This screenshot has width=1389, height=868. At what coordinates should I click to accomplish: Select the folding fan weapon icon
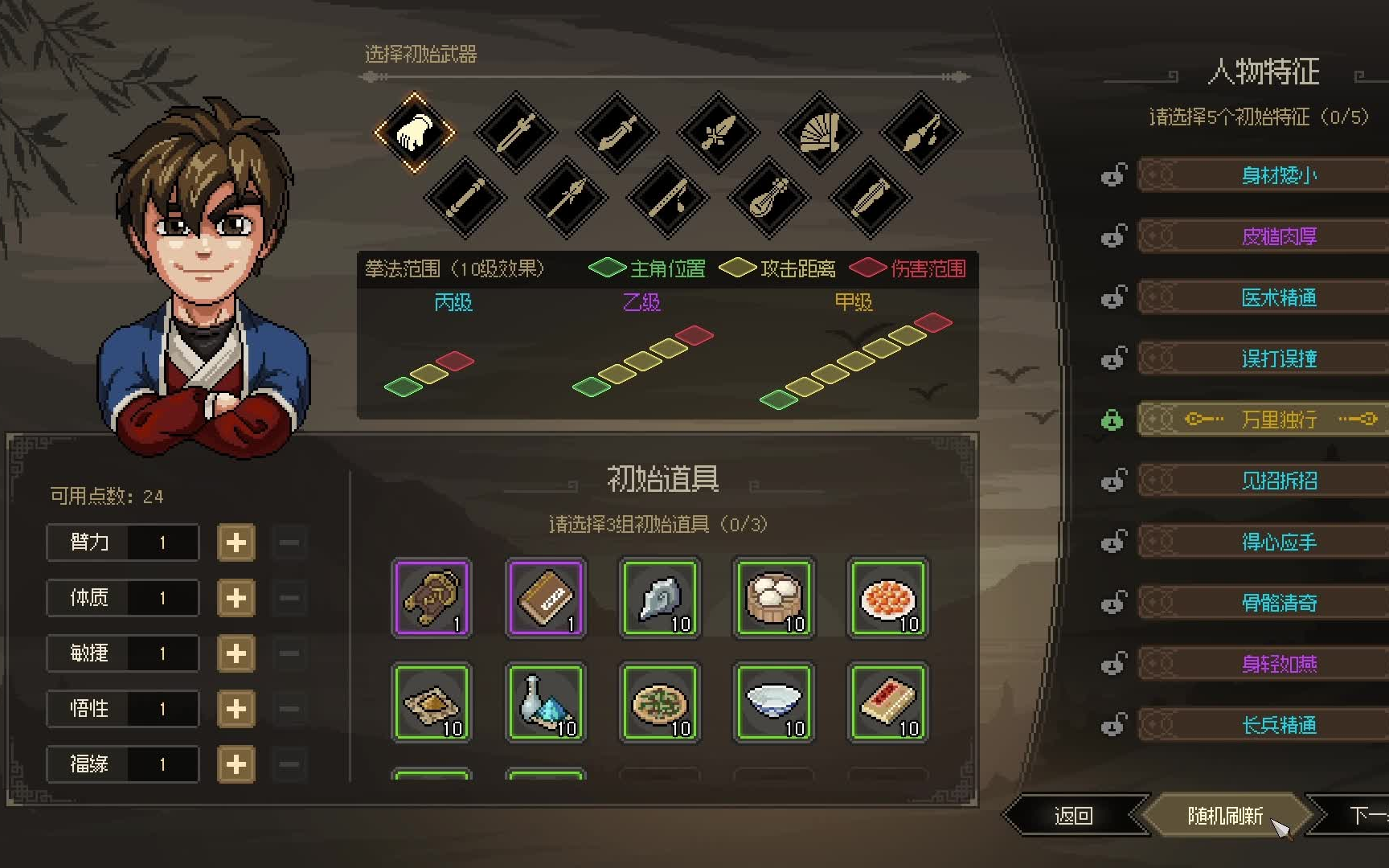(820, 133)
